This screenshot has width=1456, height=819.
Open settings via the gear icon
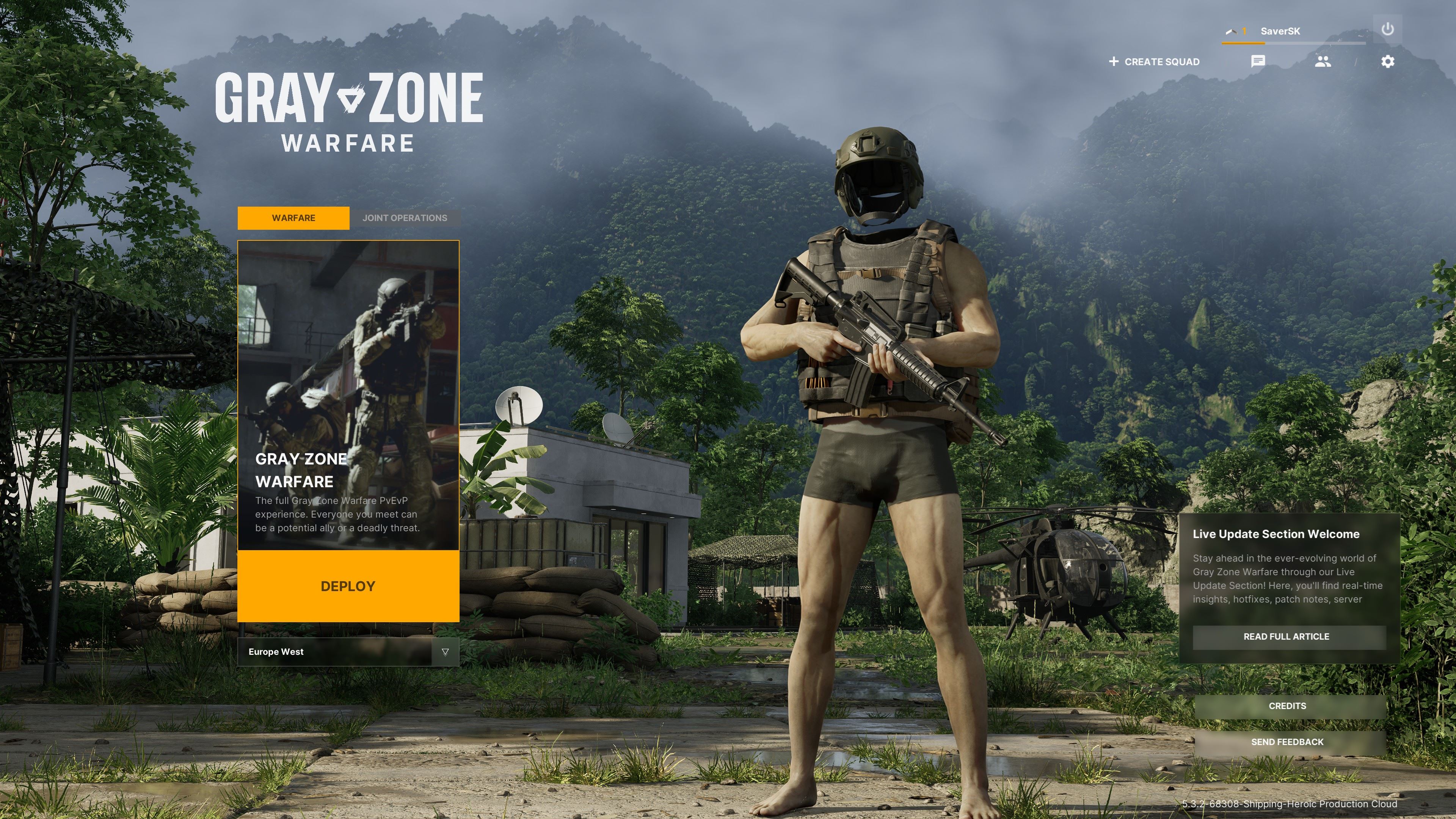[x=1388, y=61]
